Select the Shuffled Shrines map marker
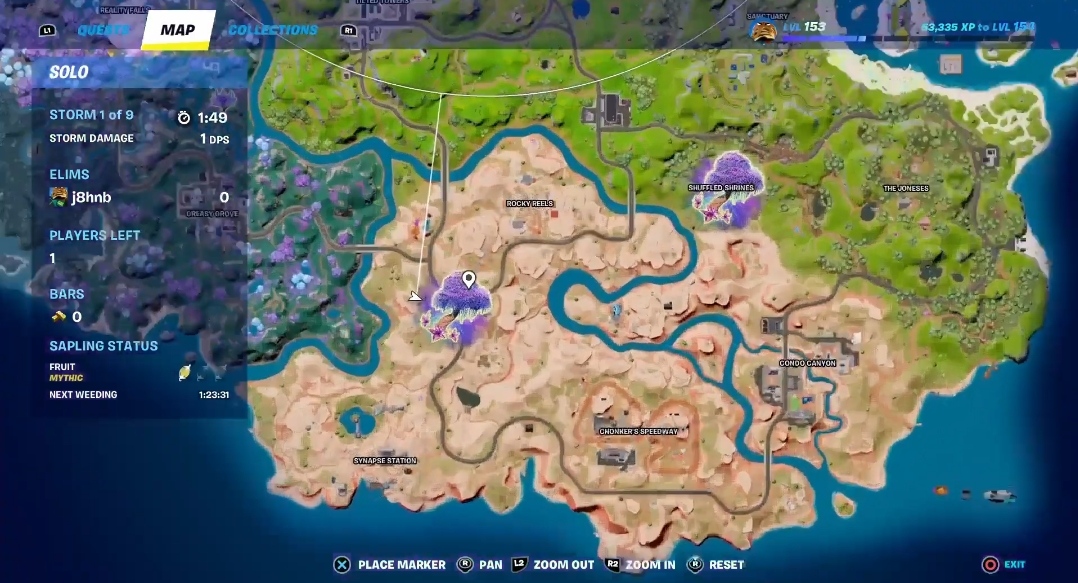Viewport: 1078px width, 583px height. point(725,188)
